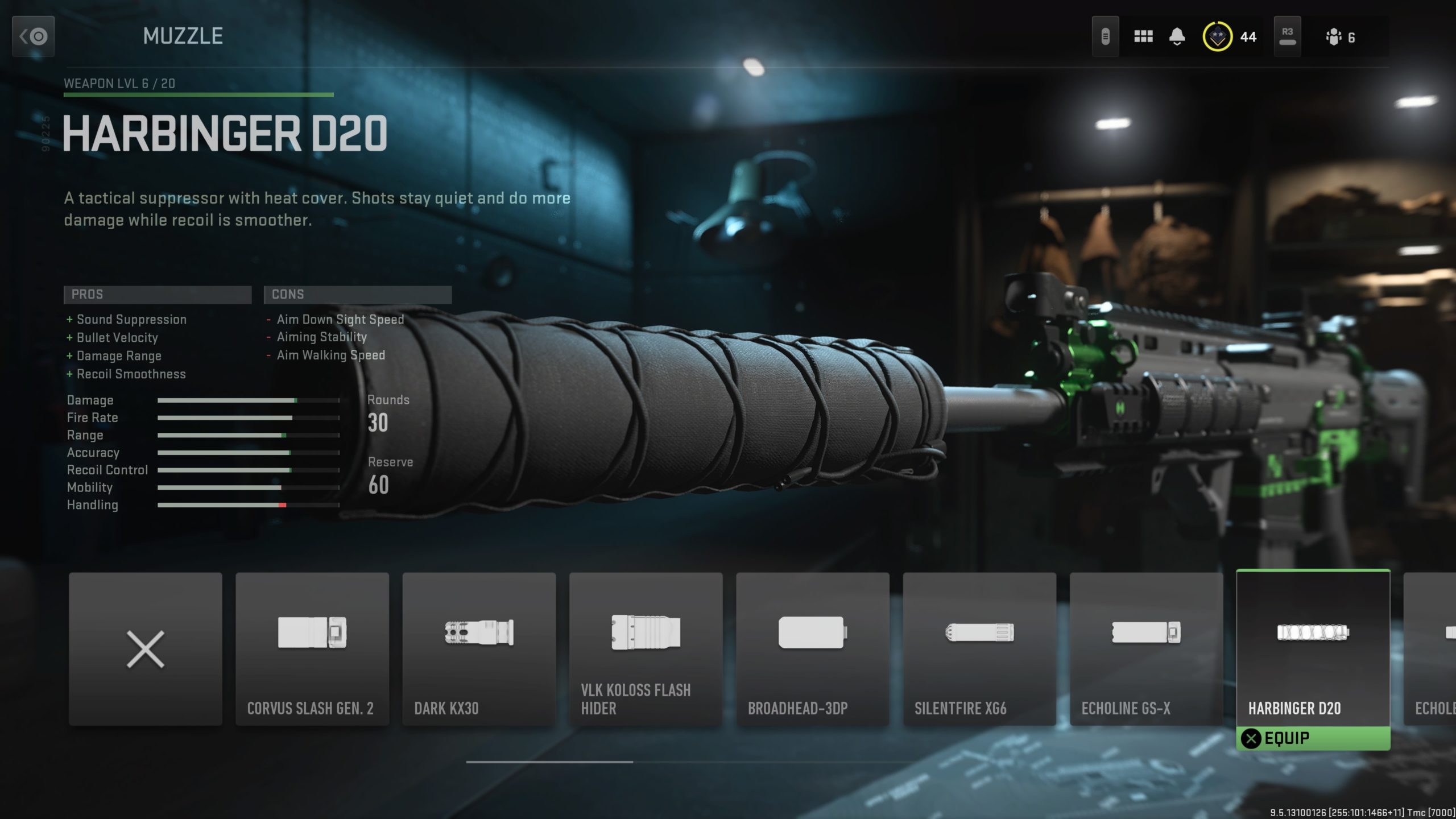Switch to the Muzzle tab header
1456x819 pixels.
pyautogui.click(x=183, y=36)
